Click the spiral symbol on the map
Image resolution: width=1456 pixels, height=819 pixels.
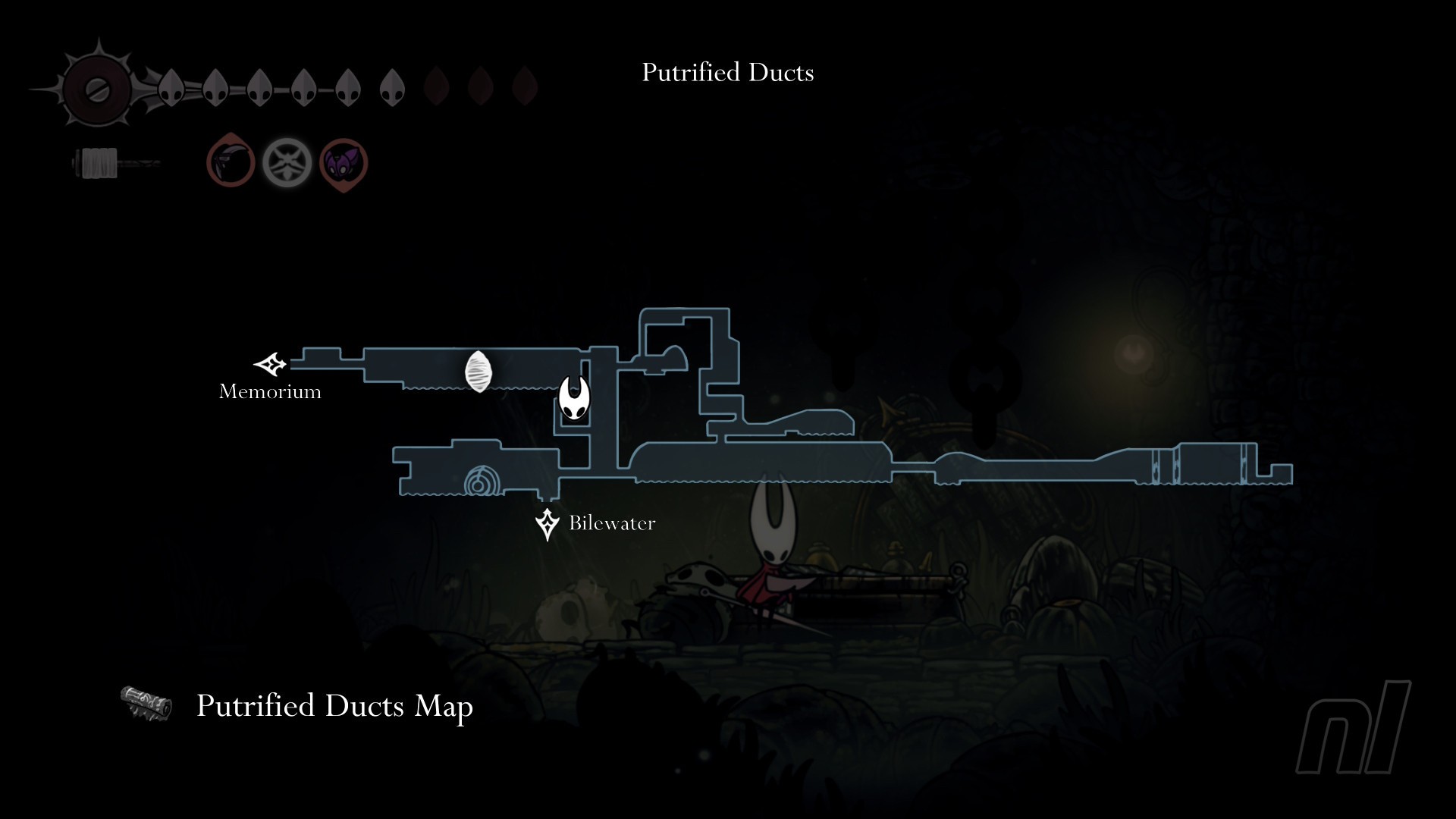pos(481,482)
